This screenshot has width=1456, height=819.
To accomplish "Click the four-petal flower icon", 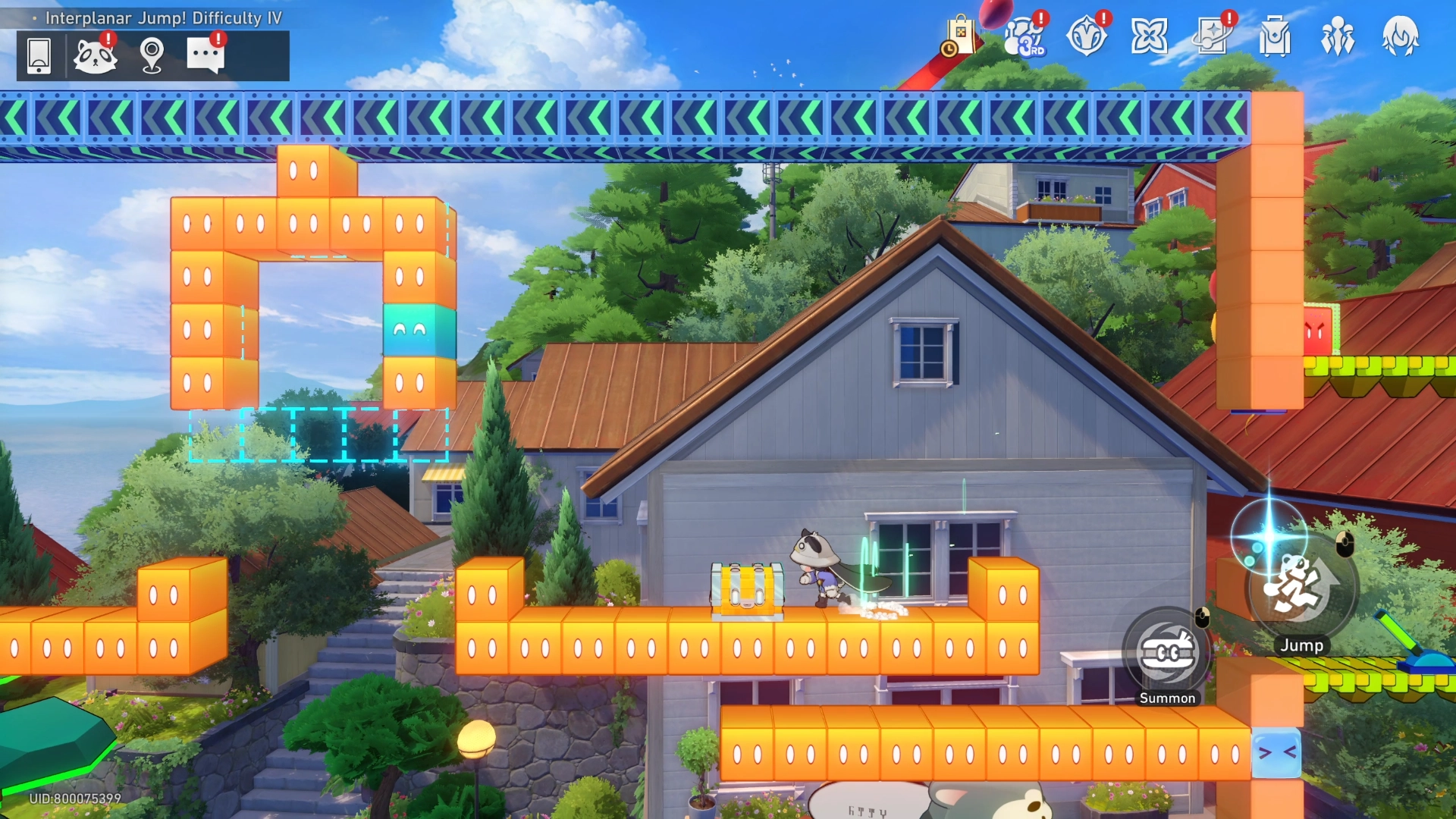I will [1149, 36].
